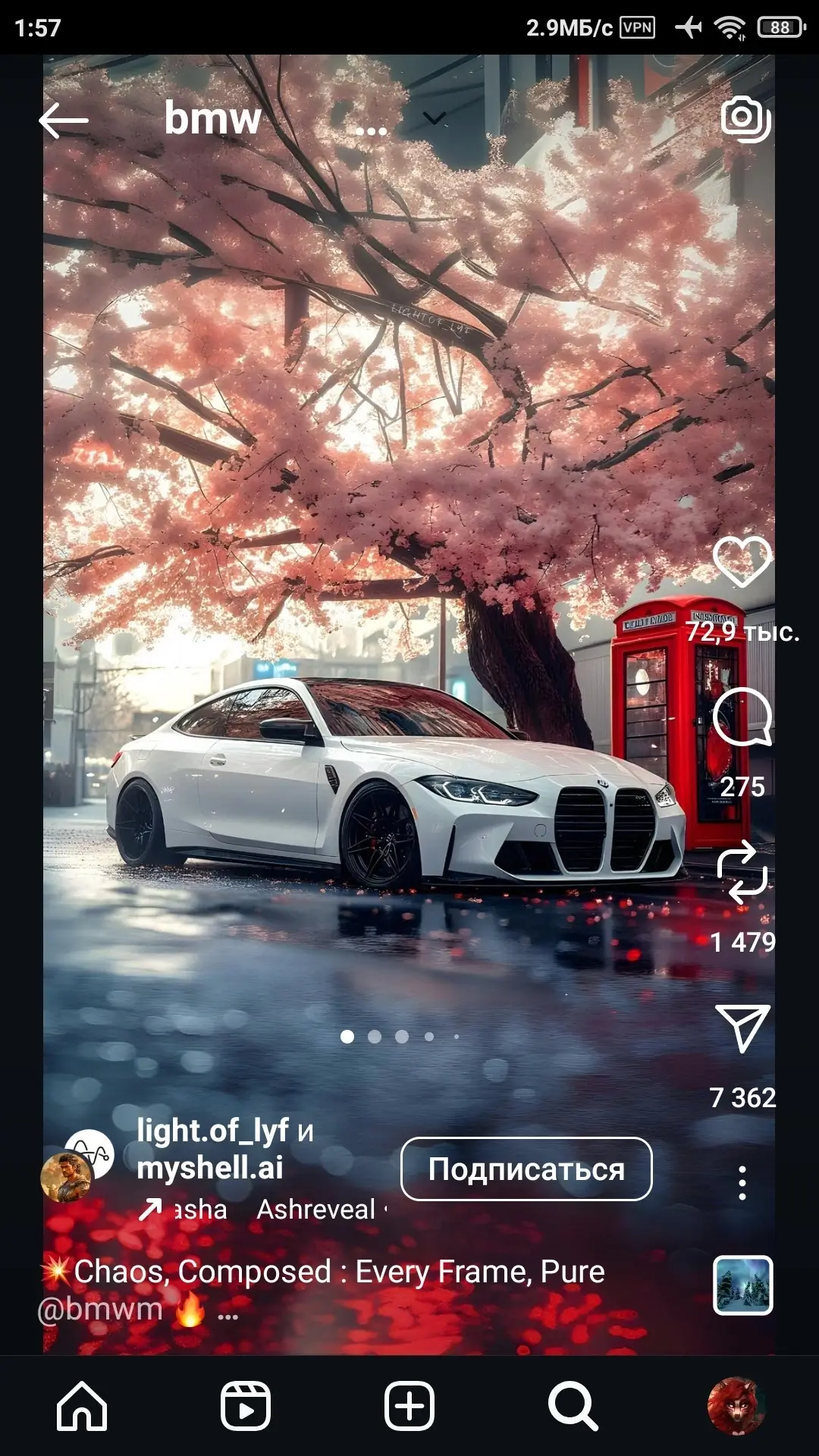Open the light.of_lyf profile name
The width and height of the screenshot is (819, 1456).
pyautogui.click(x=212, y=1131)
